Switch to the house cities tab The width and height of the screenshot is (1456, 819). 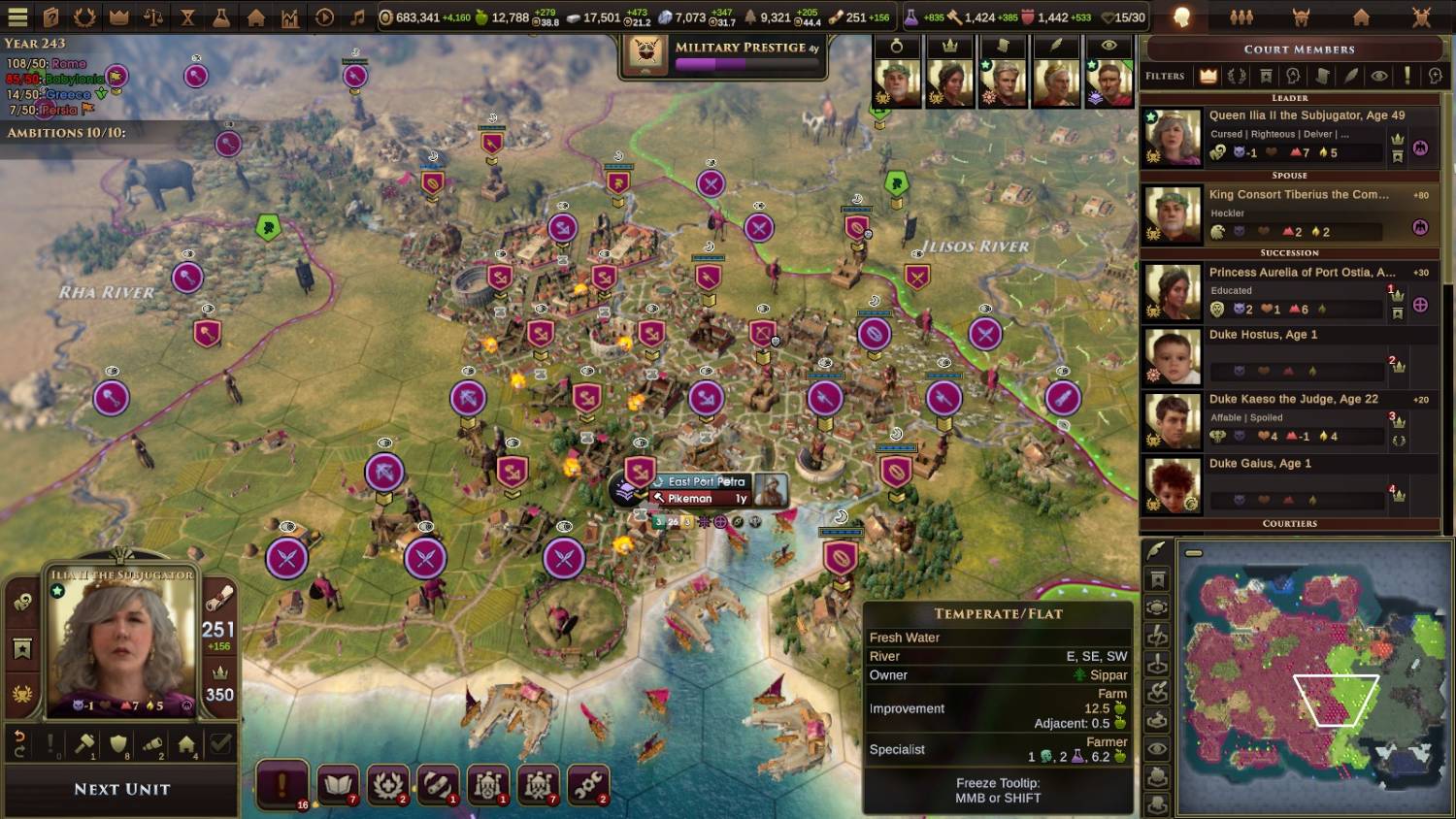pos(1361,16)
